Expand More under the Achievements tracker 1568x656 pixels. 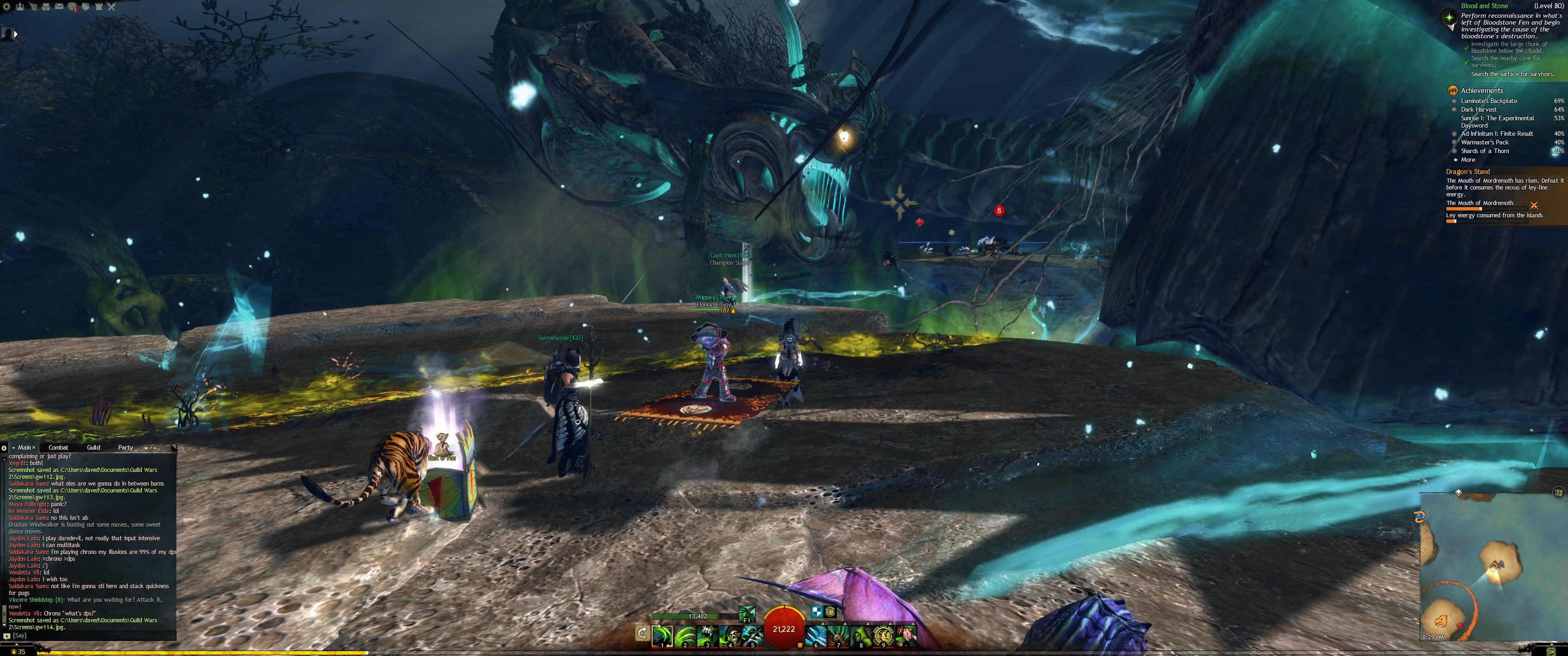[x=1468, y=159]
